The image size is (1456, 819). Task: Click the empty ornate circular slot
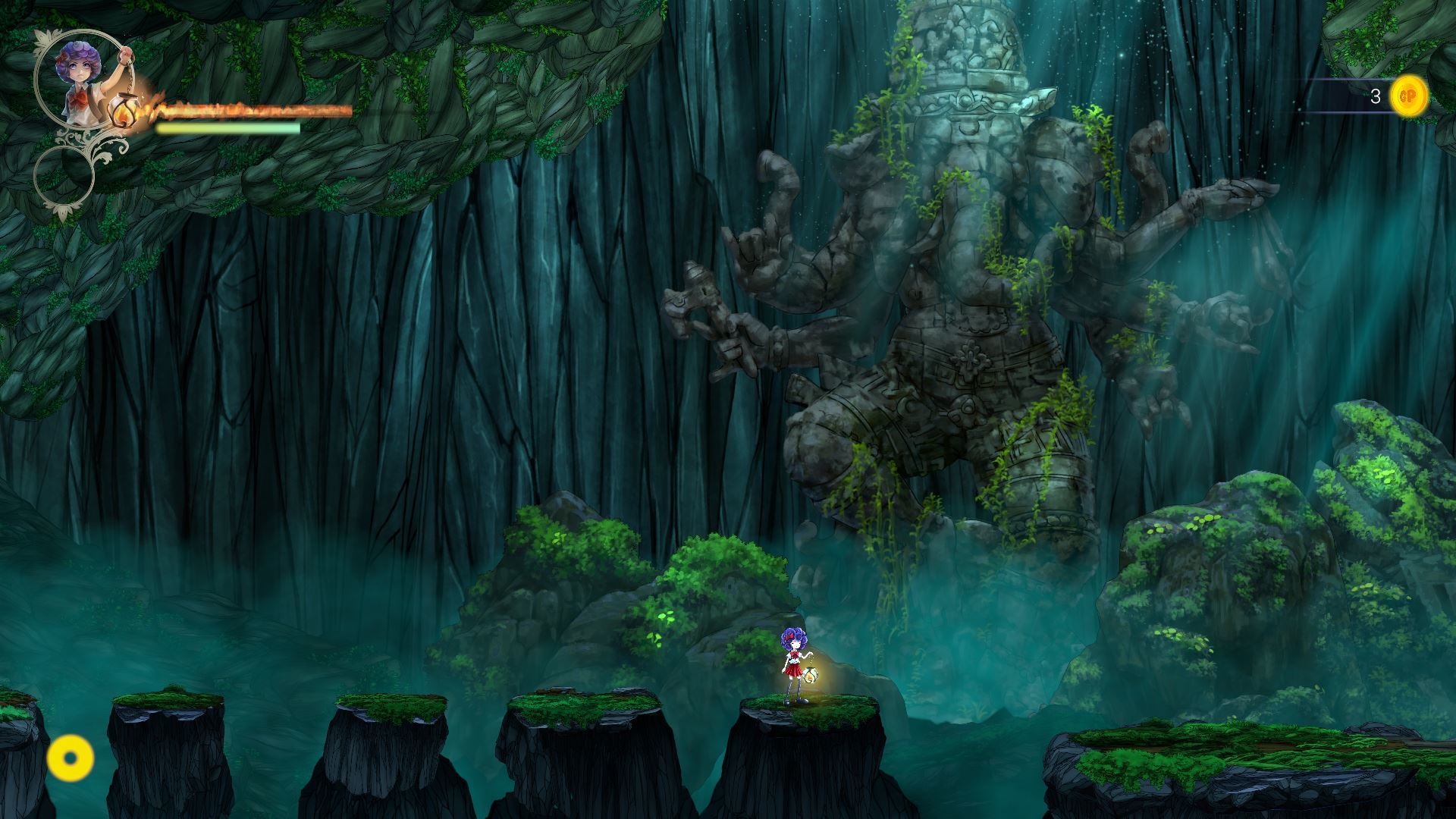64,175
